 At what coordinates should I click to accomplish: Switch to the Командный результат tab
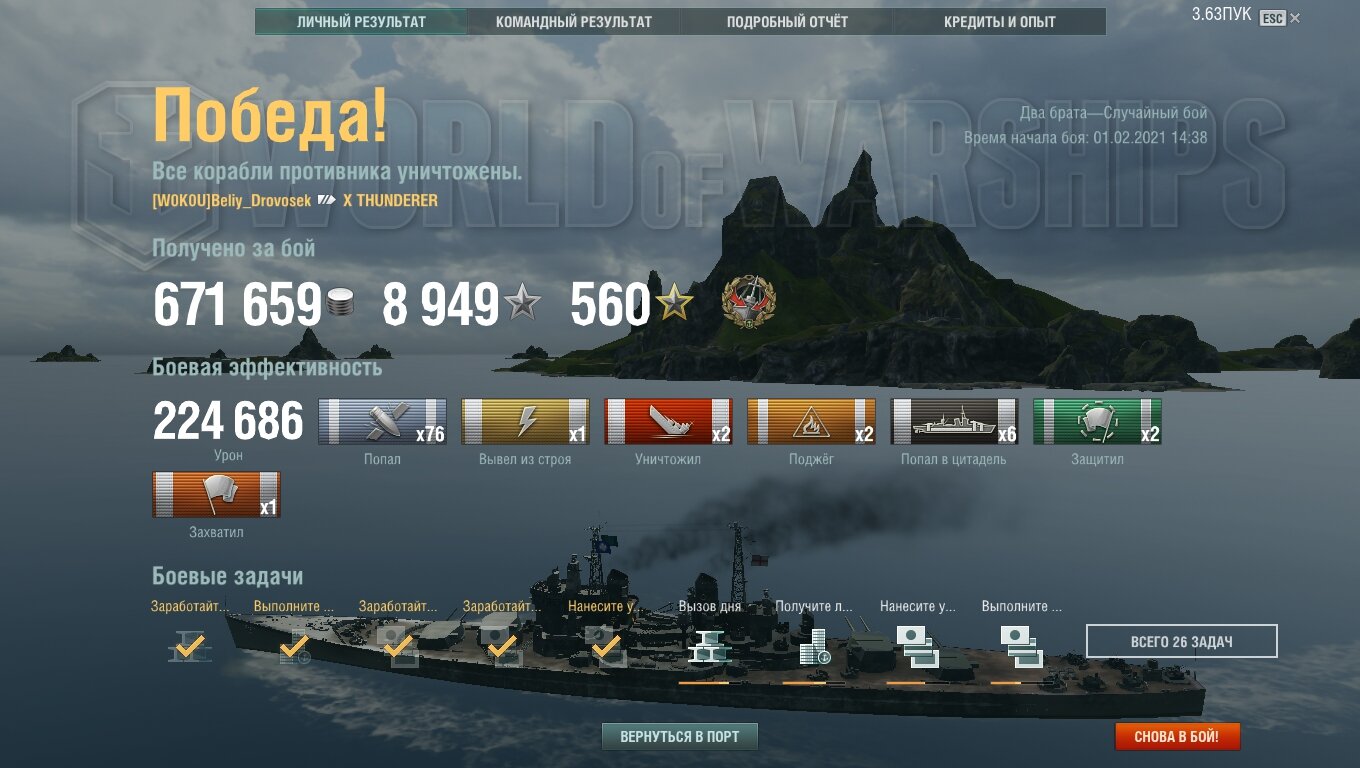click(x=574, y=21)
